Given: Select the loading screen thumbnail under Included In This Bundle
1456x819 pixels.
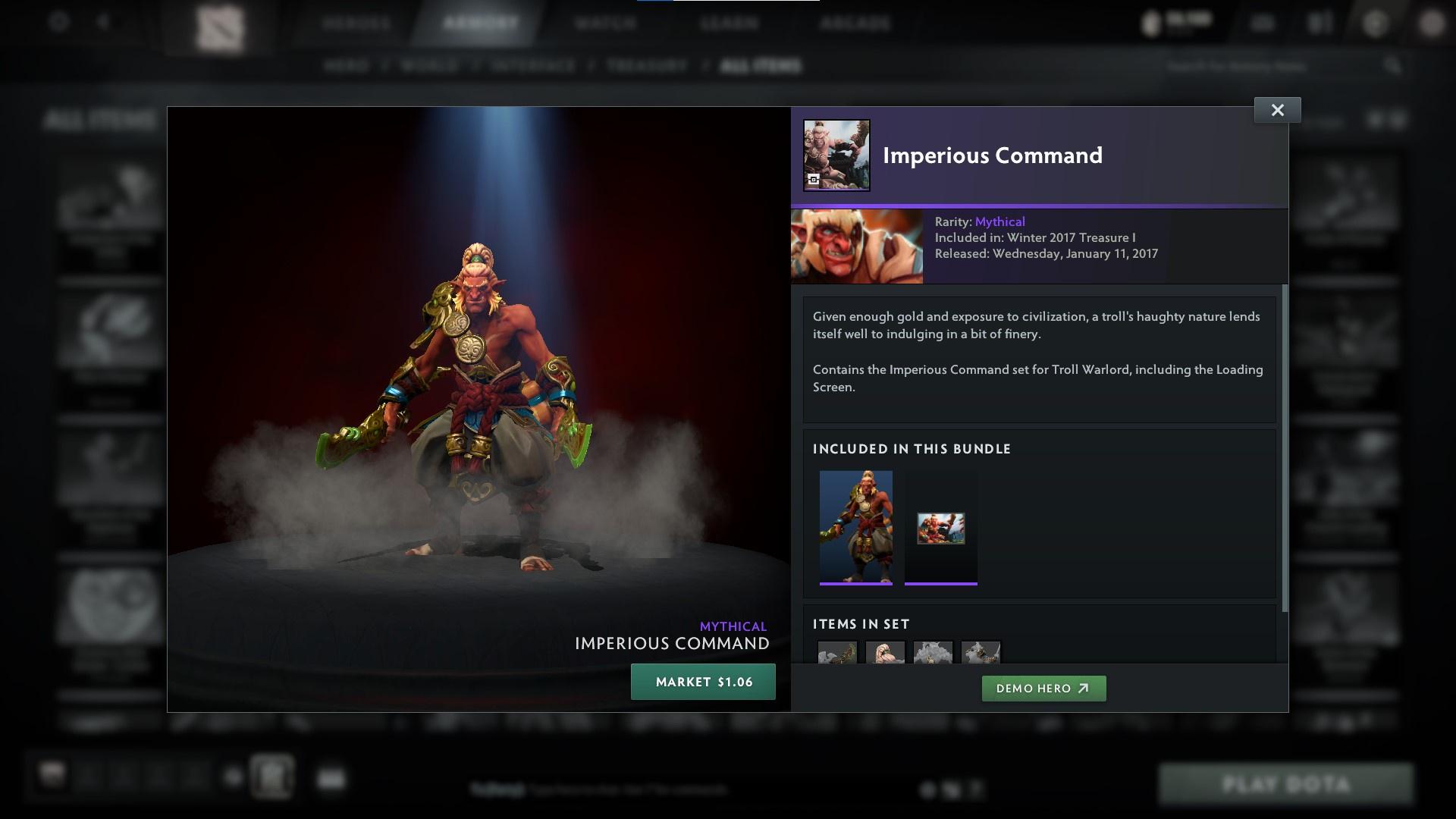Looking at the screenshot, I should [940, 529].
